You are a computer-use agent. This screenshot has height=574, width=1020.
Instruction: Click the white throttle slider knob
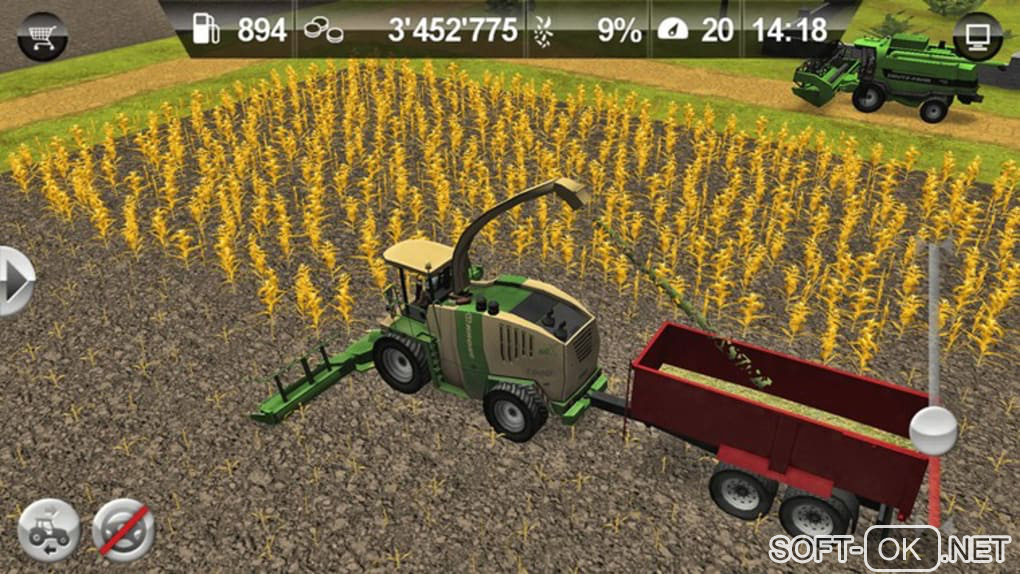(933, 429)
